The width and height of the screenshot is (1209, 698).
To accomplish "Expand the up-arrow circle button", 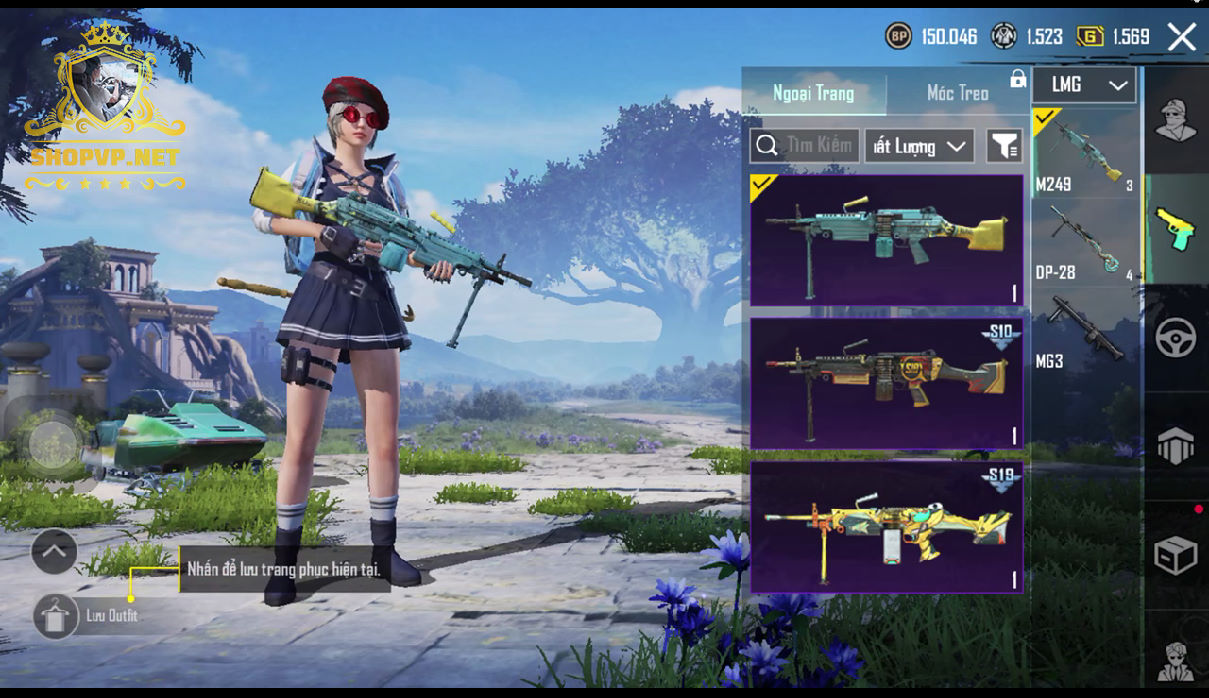I will click(x=54, y=550).
